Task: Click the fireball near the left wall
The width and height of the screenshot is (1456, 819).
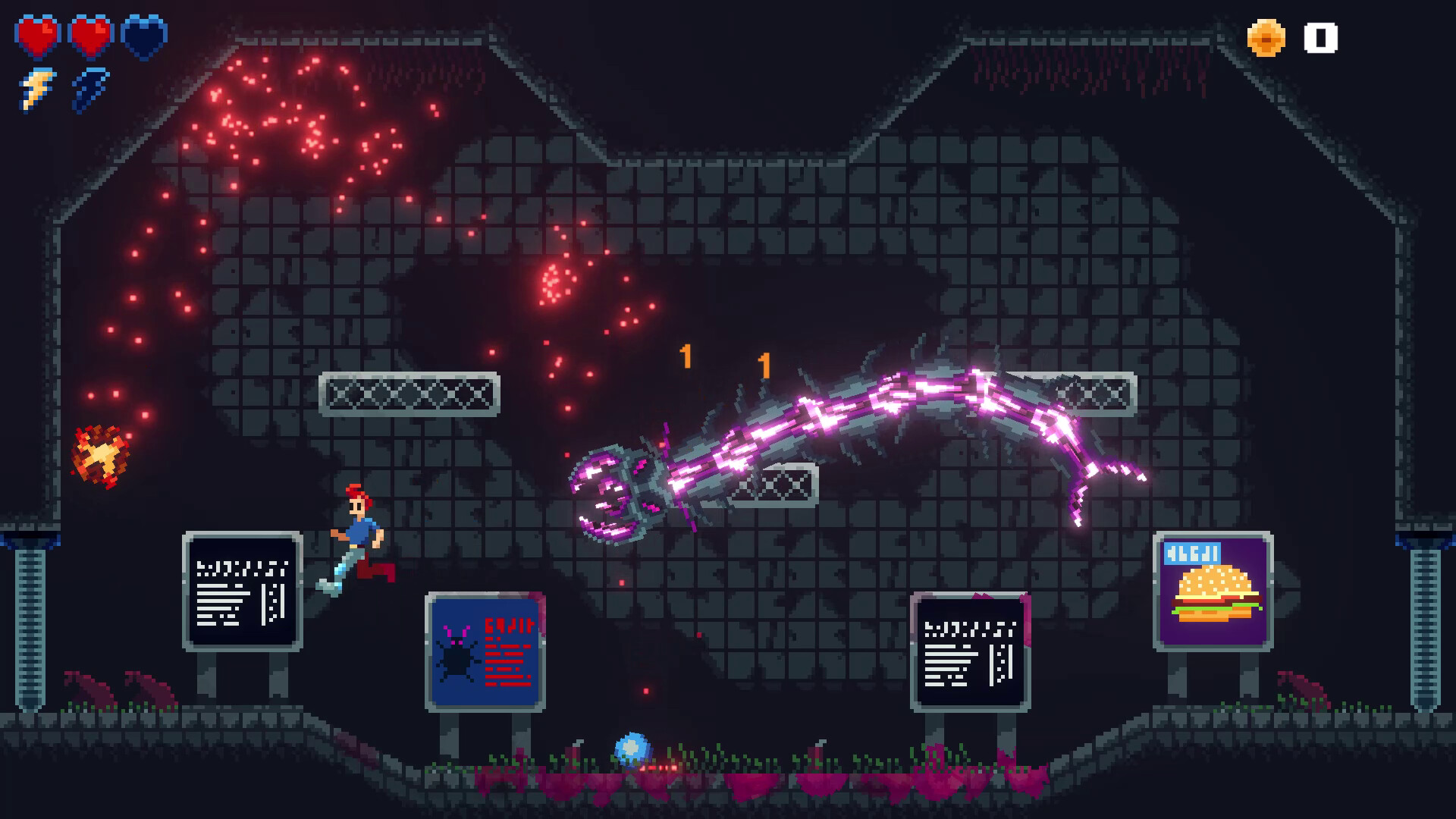Action: tap(97, 455)
